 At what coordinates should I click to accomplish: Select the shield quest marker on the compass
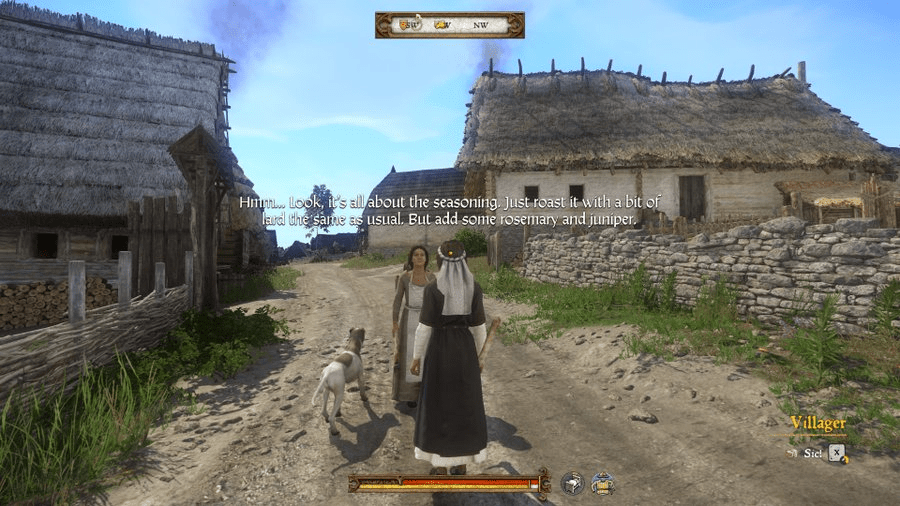point(404,25)
